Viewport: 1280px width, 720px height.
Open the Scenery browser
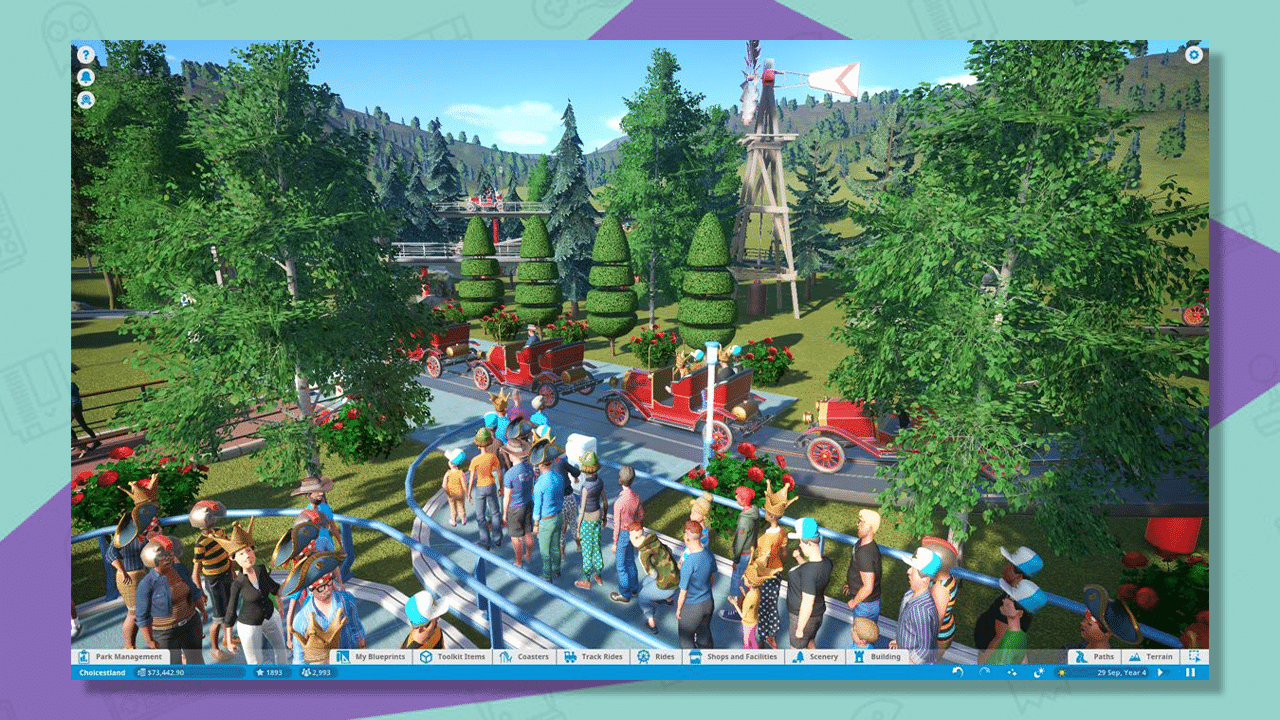click(818, 657)
